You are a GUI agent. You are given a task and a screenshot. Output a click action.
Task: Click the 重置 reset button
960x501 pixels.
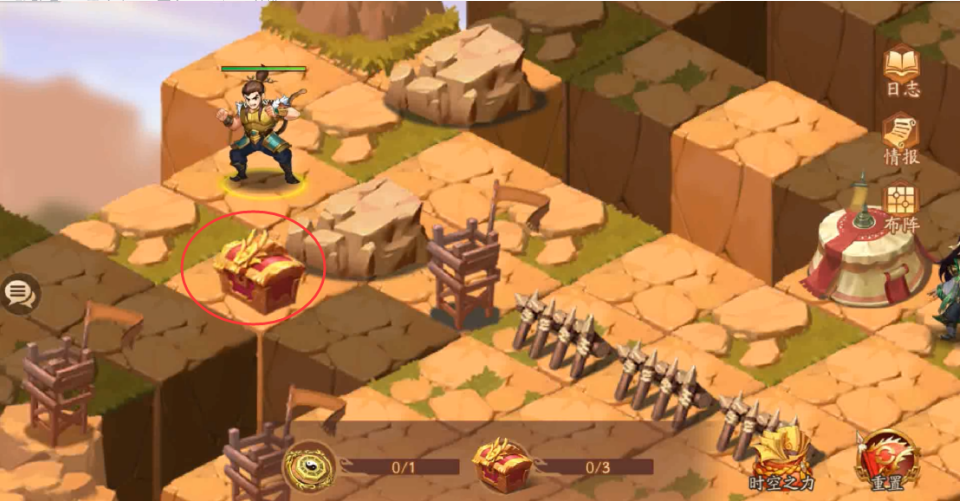(x=886, y=459)
